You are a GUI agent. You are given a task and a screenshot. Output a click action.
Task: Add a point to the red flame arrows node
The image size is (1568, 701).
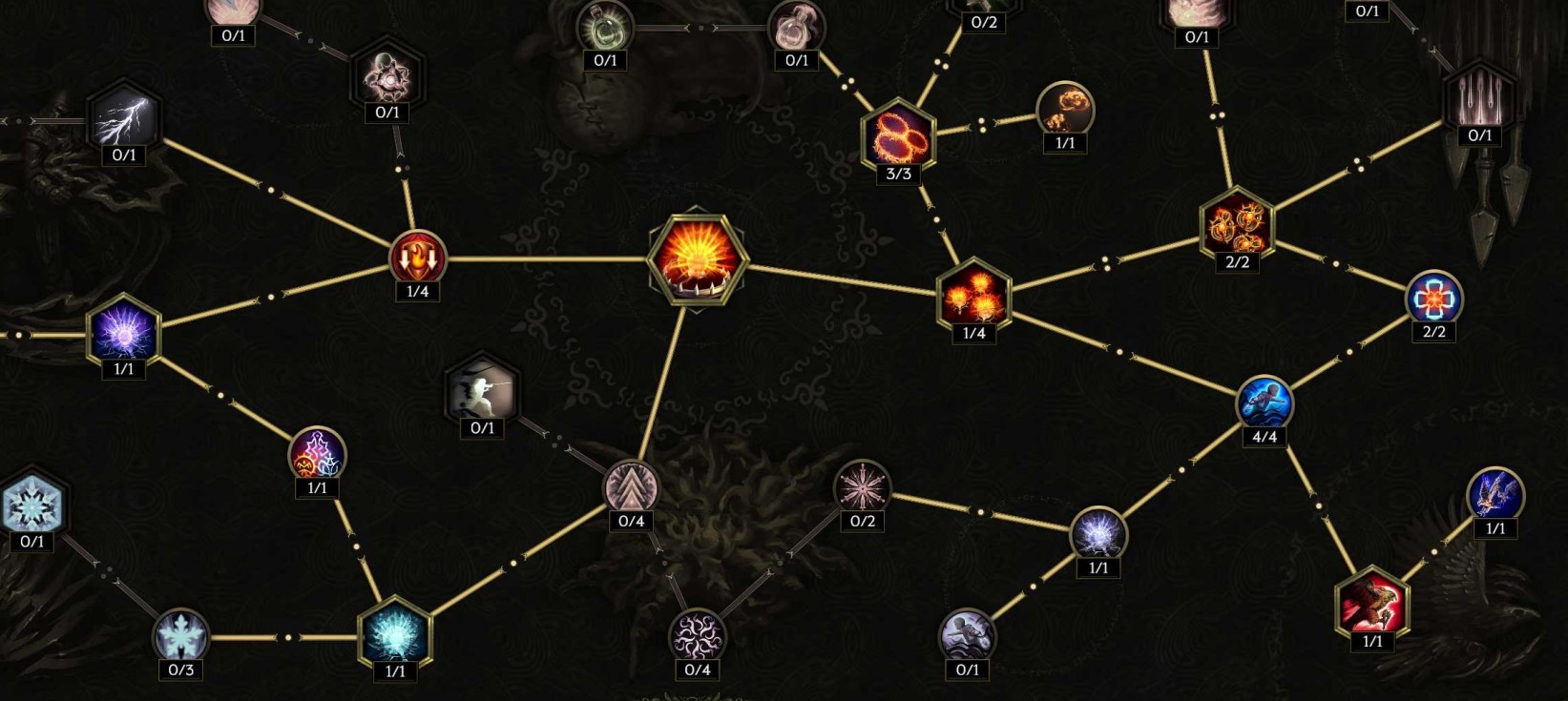pos(417,258)
